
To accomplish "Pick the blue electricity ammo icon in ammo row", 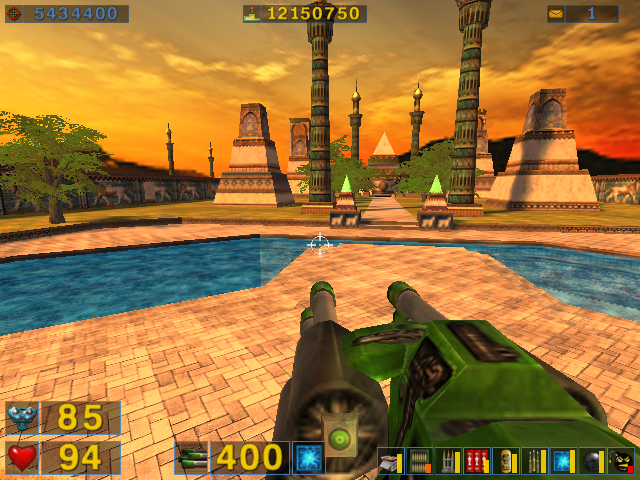I will pos(563,460).
